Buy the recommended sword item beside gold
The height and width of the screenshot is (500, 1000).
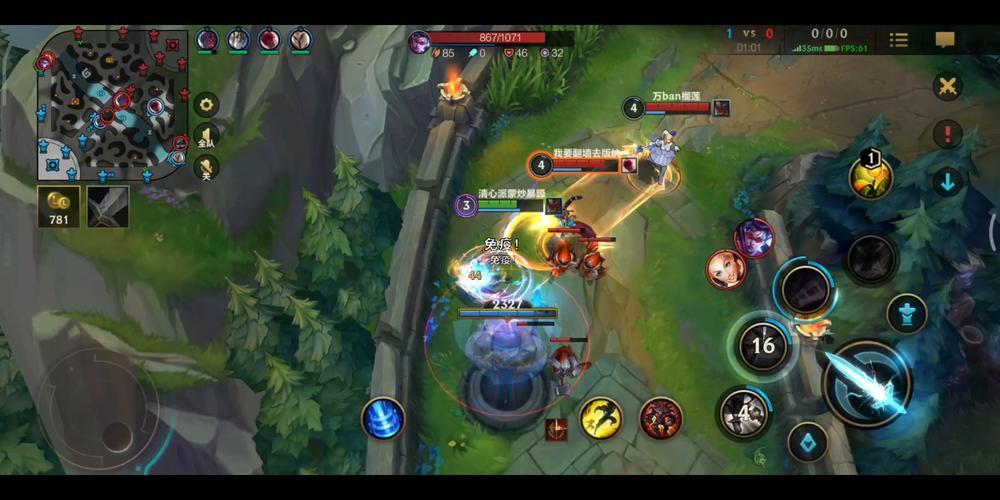tap(107, 204)
